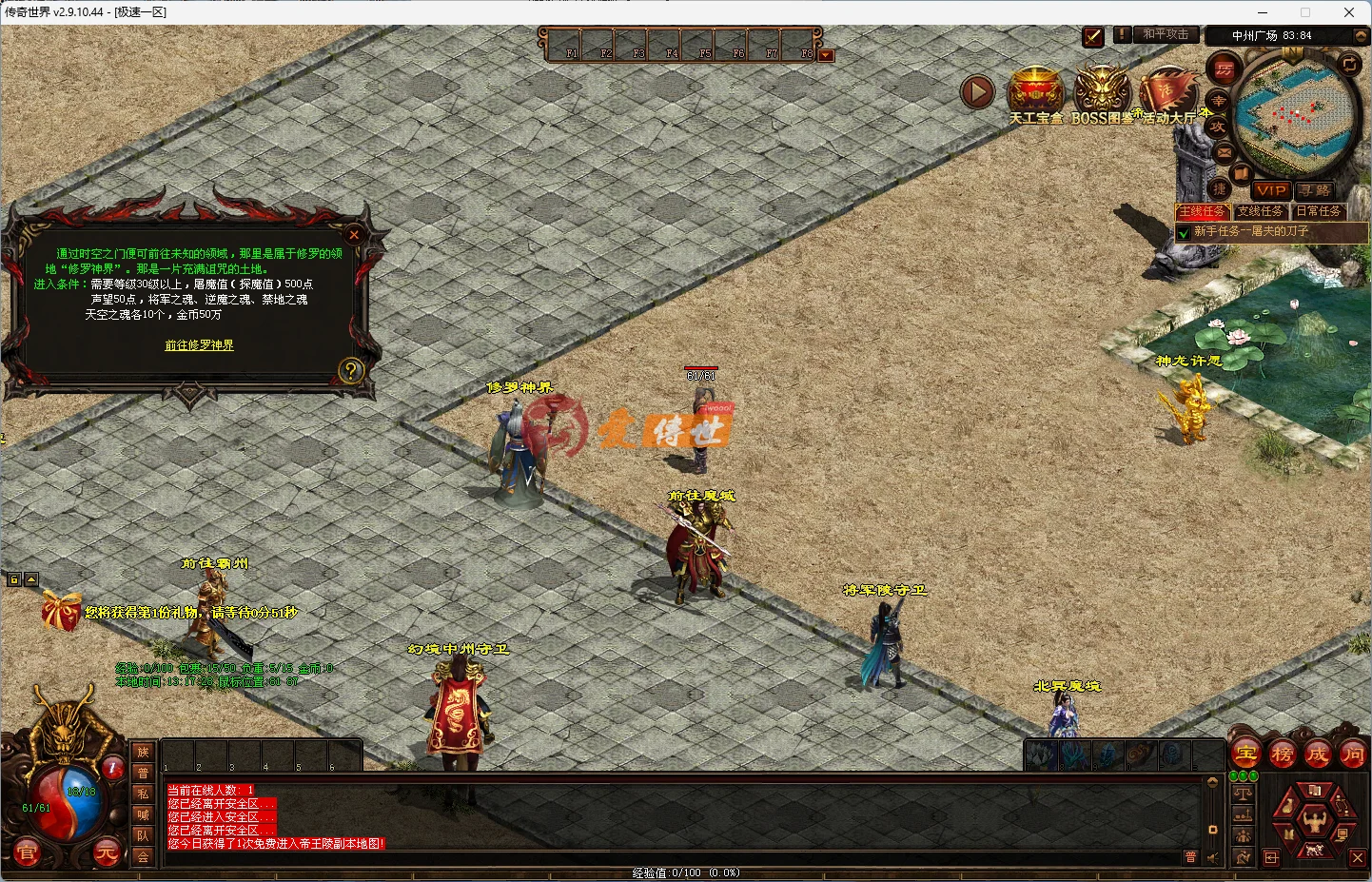1372x882 pixels.
Task: Select the pet dog icon in hexagon menu
Action: [x=1314, y=851]
